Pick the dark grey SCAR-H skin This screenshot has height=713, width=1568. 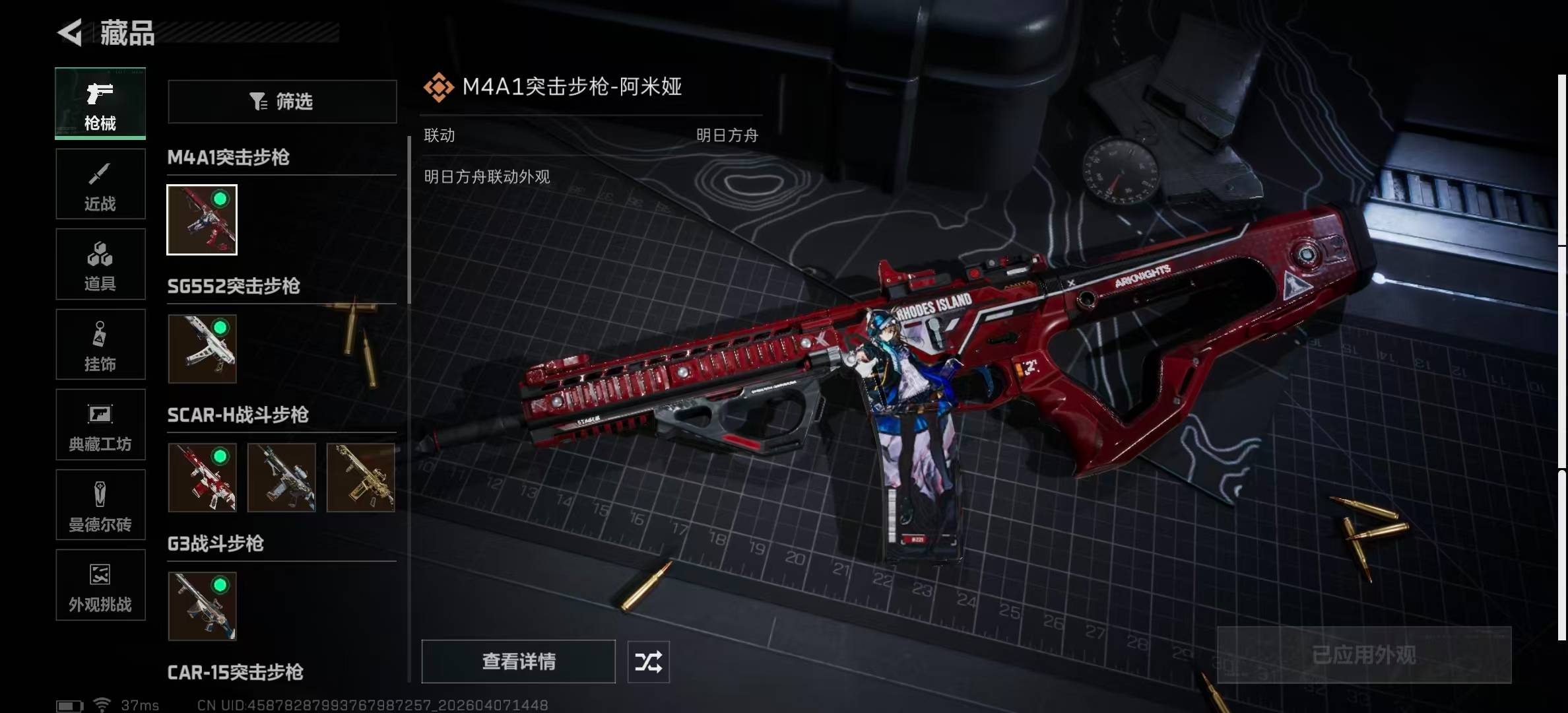click(282, 477)
